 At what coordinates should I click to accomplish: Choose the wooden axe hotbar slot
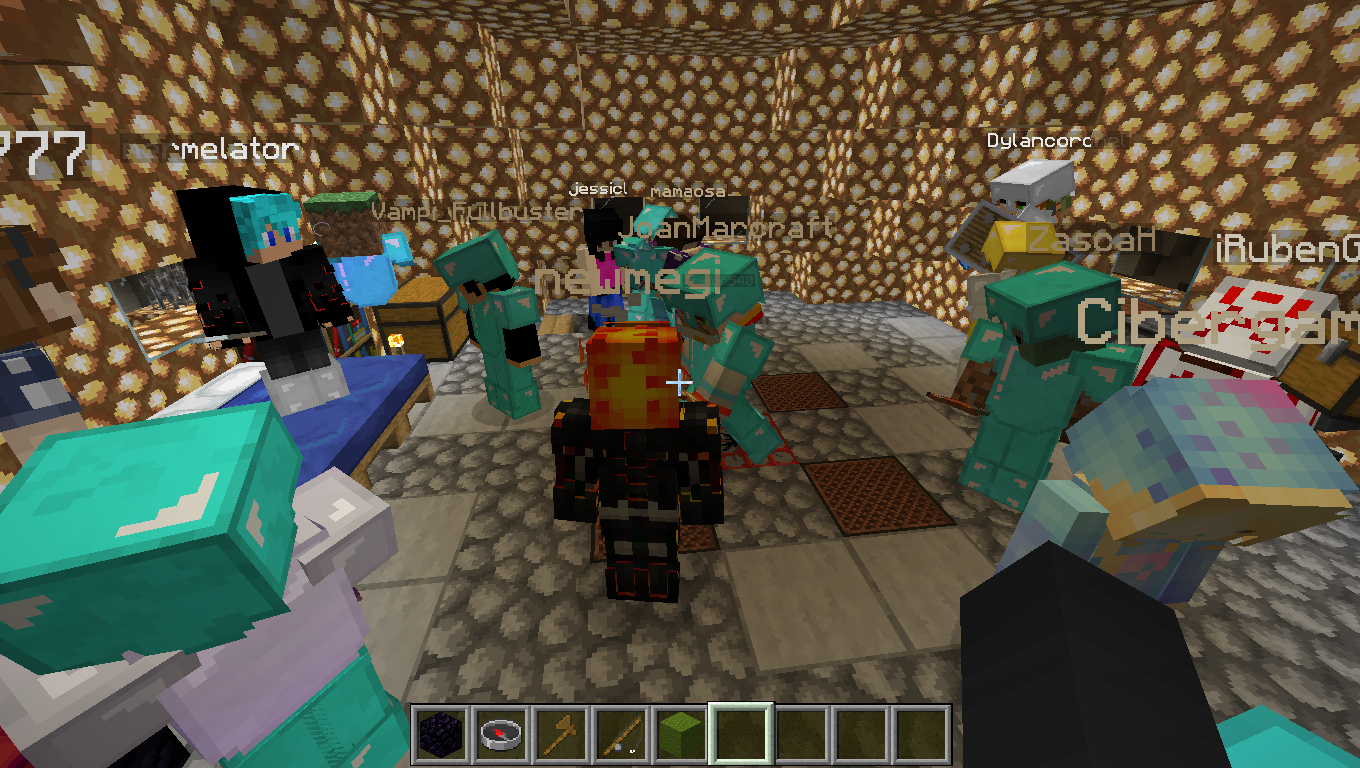tap(560, 735)
